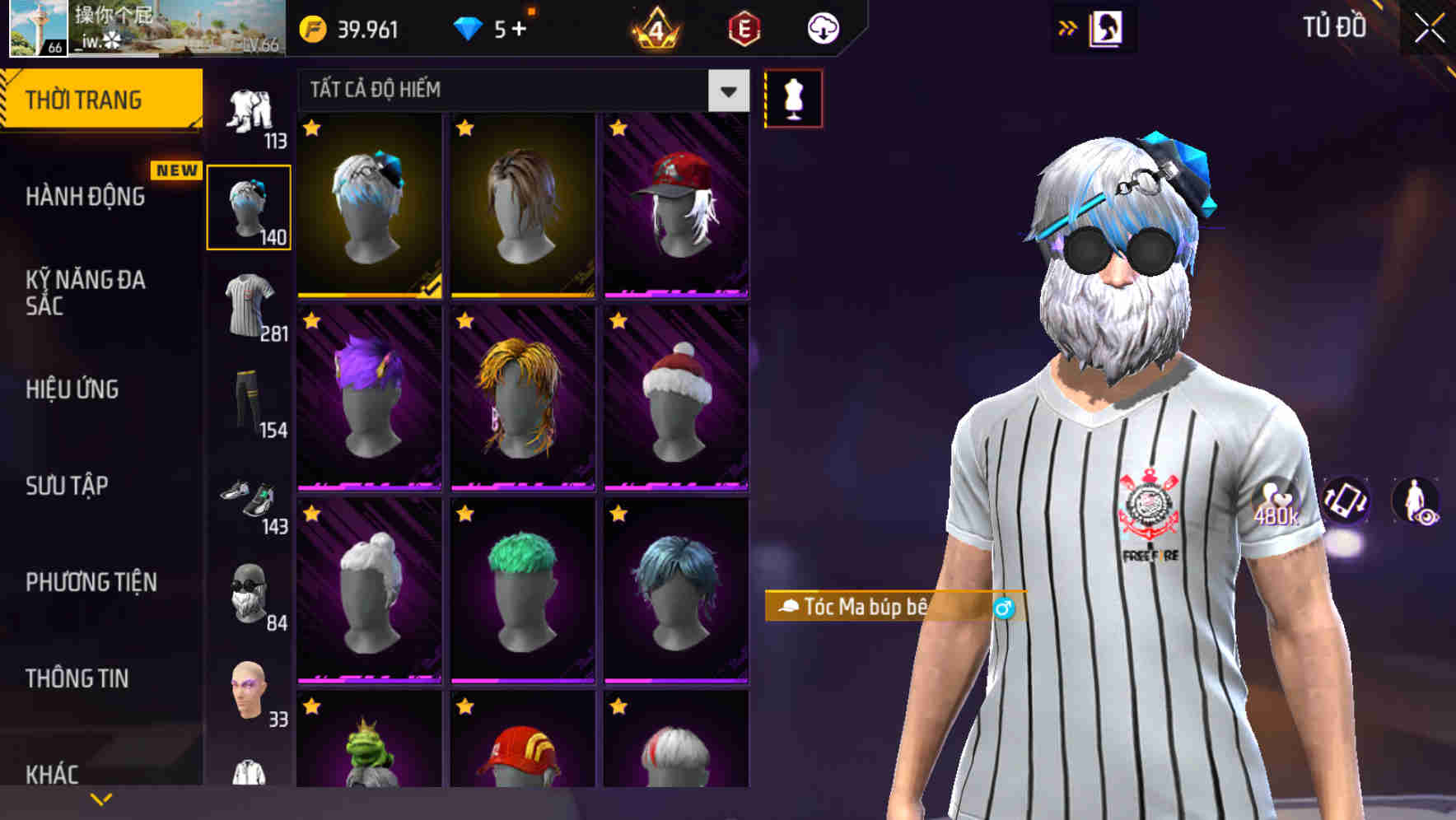Screen dimensions: 1456x820
Task: Open the shirt category showing 281 items
Action: pyautogui.click(x=250, y=305)
